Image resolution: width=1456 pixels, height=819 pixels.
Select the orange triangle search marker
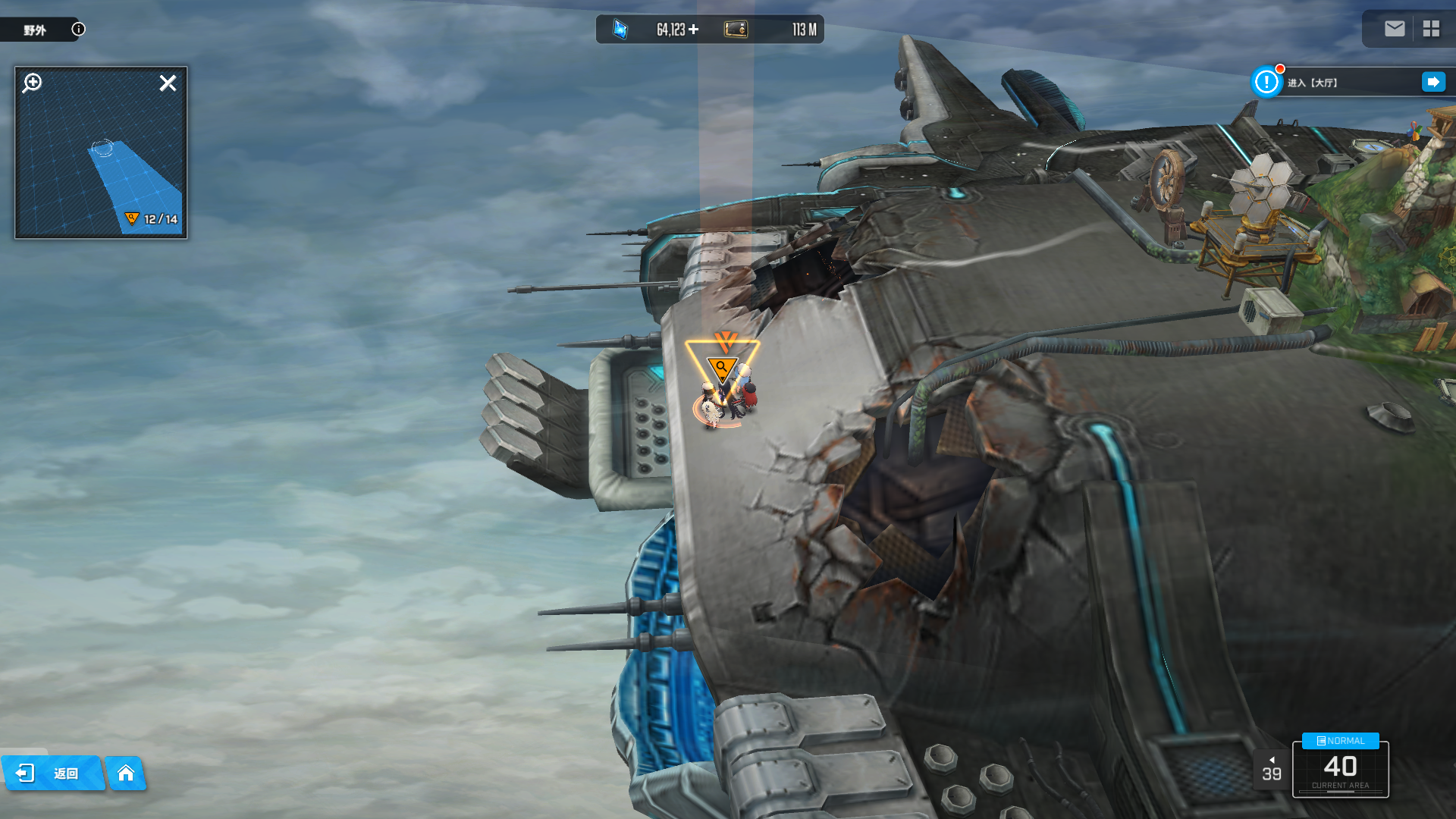722,369
